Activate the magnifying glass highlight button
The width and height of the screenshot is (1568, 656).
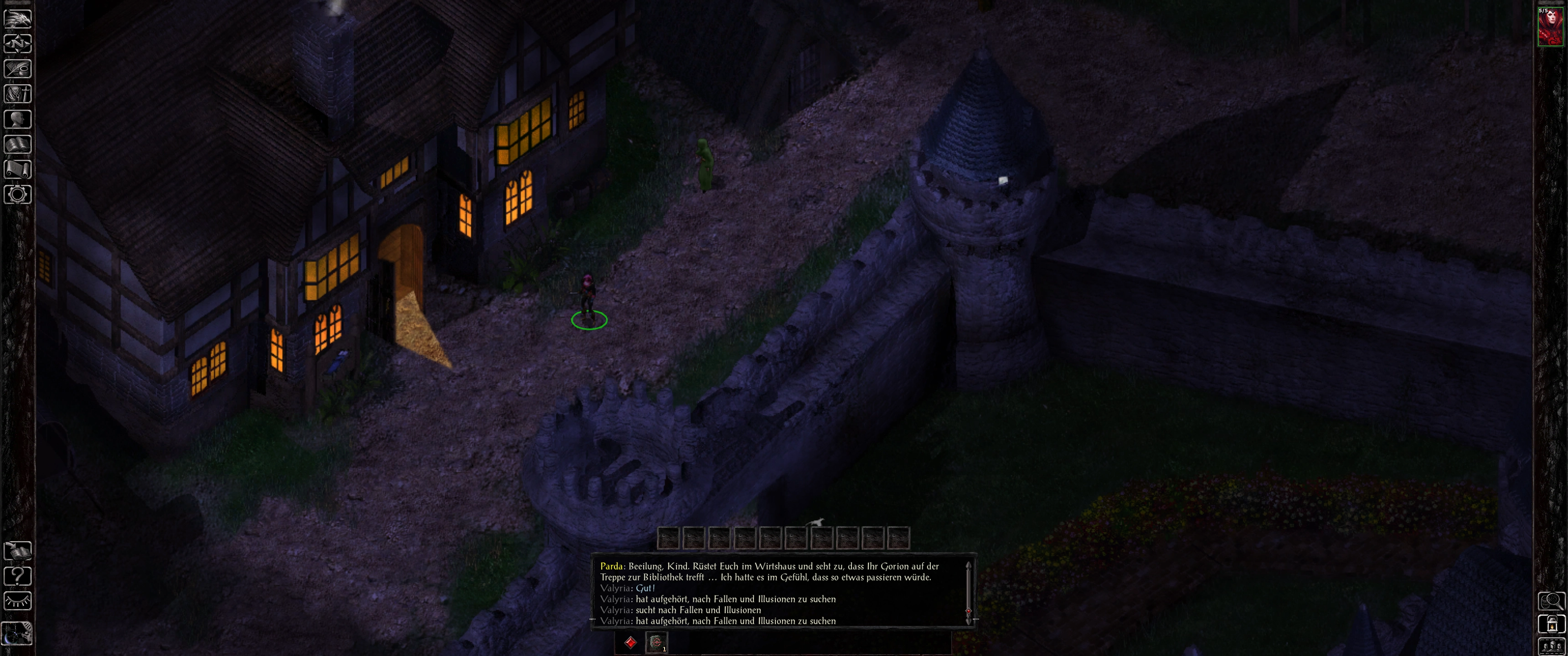click(x=1551, y=601)
